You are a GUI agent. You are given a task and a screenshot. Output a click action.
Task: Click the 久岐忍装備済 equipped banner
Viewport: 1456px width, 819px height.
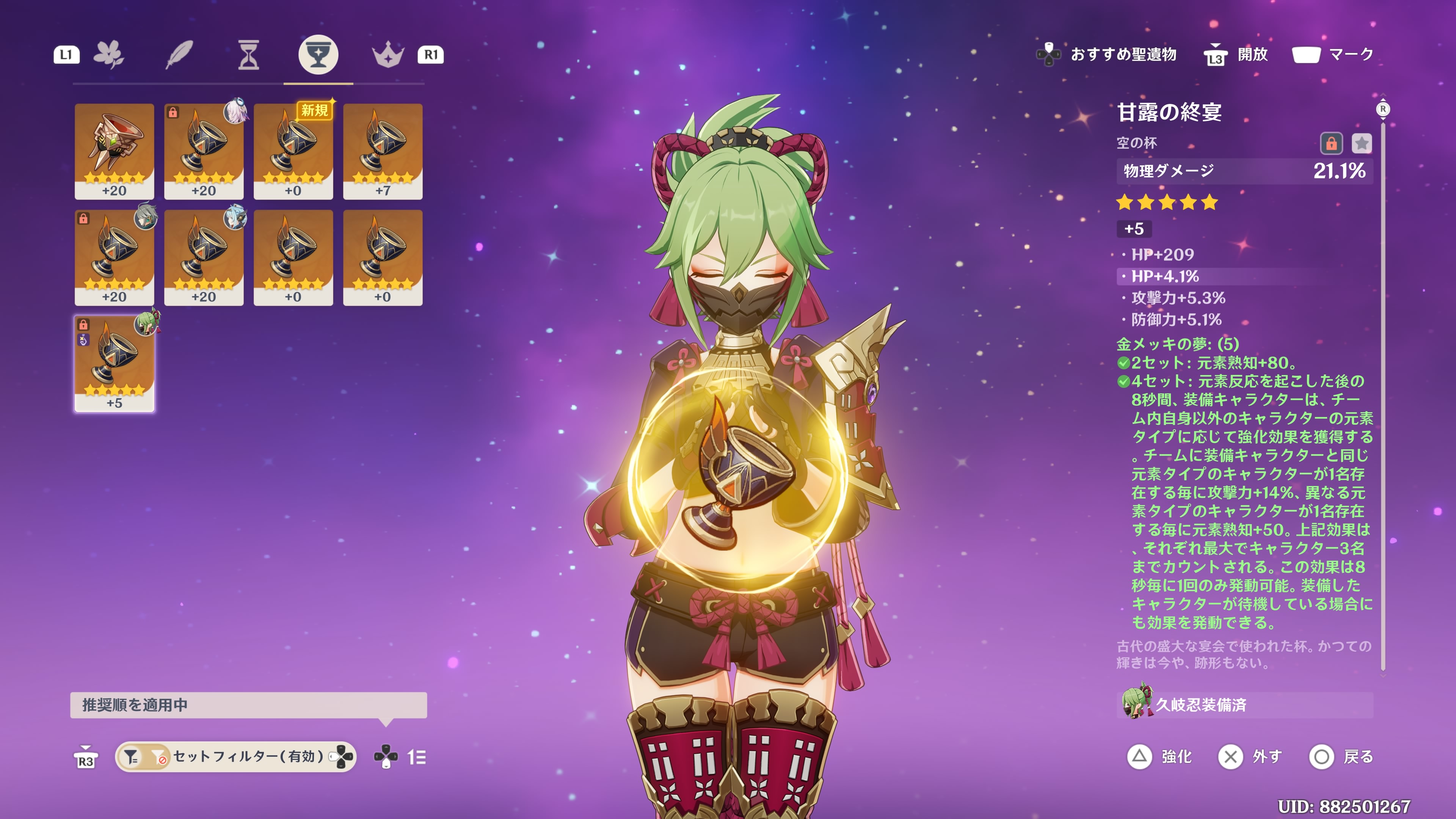[x=1244, y=705]
